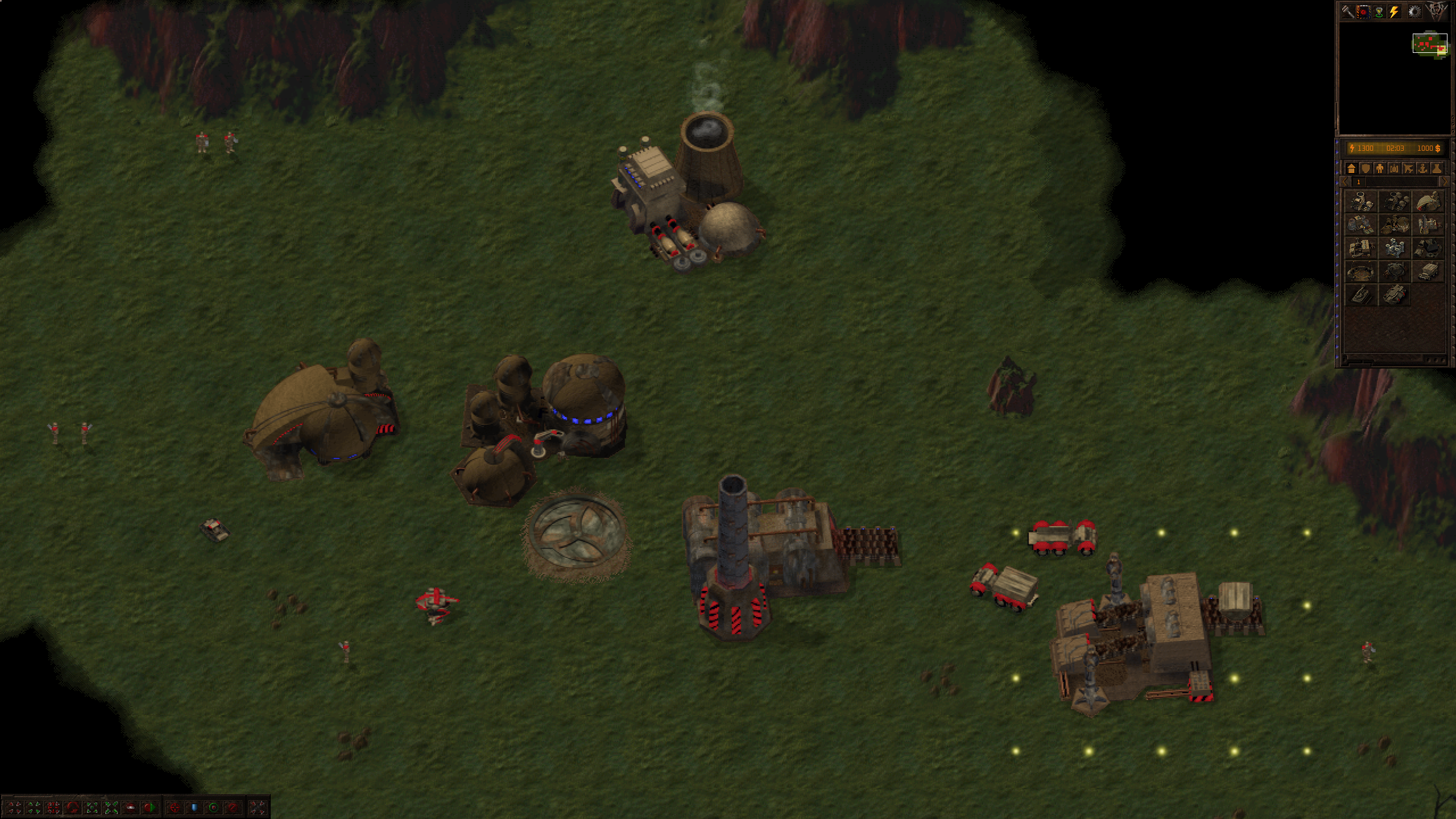Open the infantry figure production tab
1456x819 pixels.
click(x=1379, y=168)
